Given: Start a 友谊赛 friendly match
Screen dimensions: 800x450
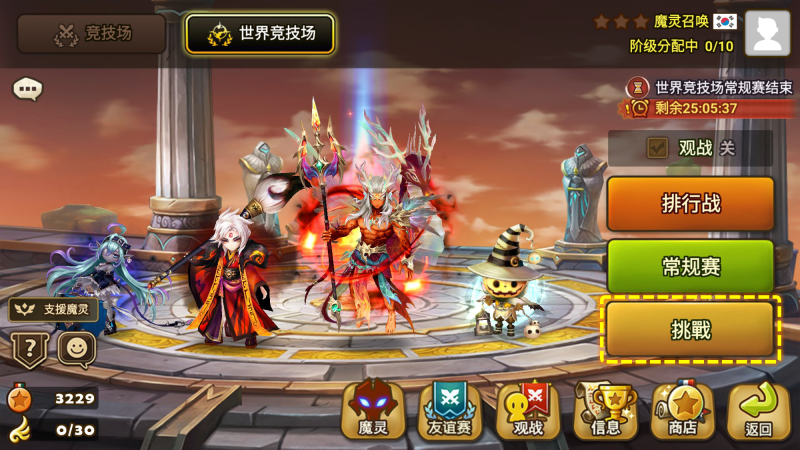Looking at the screenshot, I should point(450,410).
